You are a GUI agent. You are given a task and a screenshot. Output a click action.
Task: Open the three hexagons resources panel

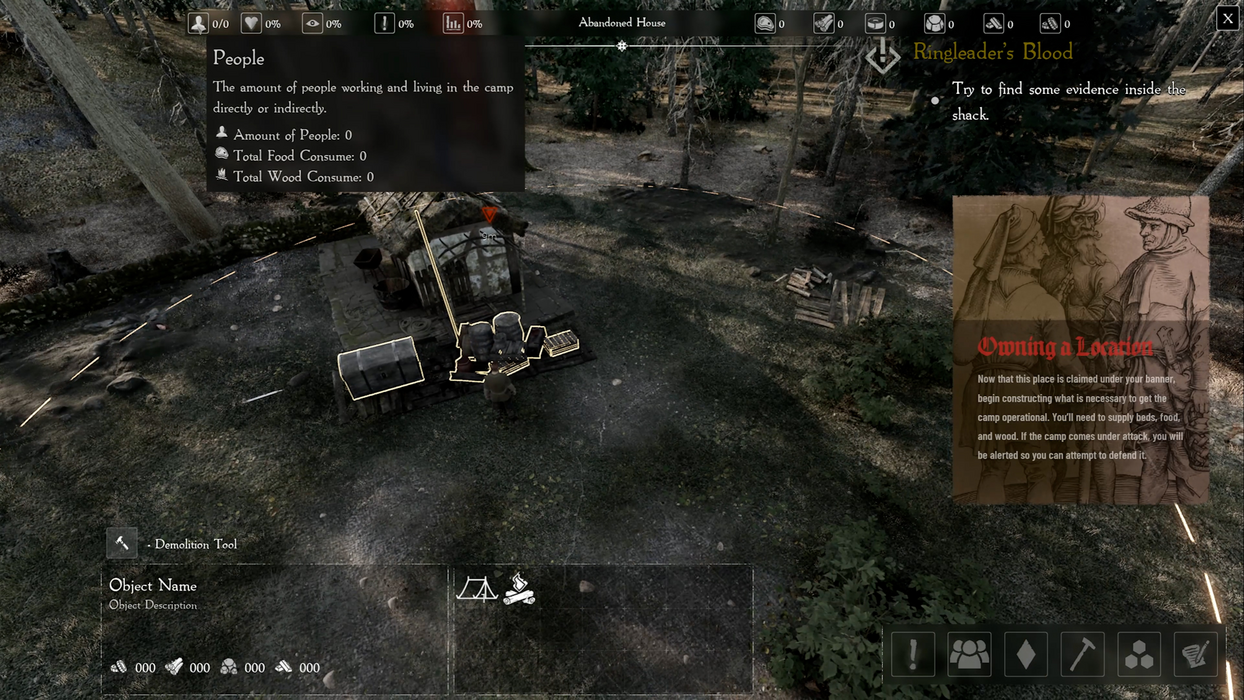pyautogui.click(x=1139, y=654)
